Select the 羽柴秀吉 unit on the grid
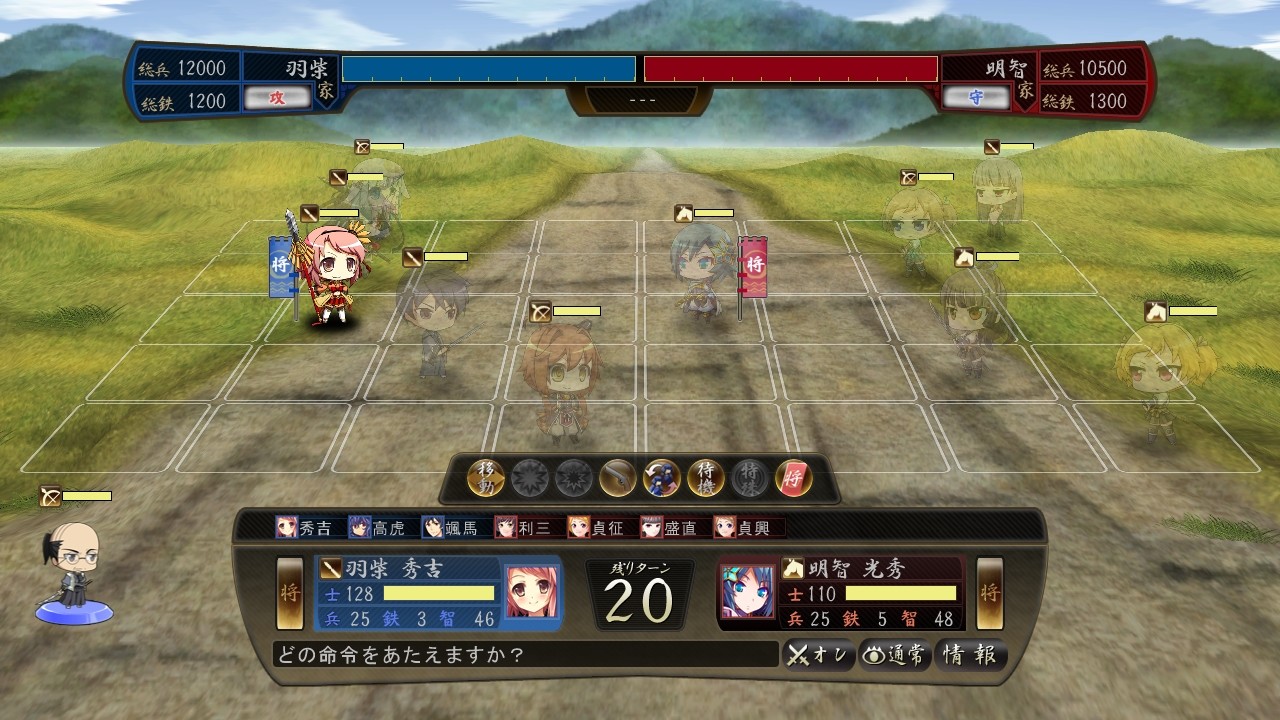Screen dimensions: 1280x720 click(328, 275)
